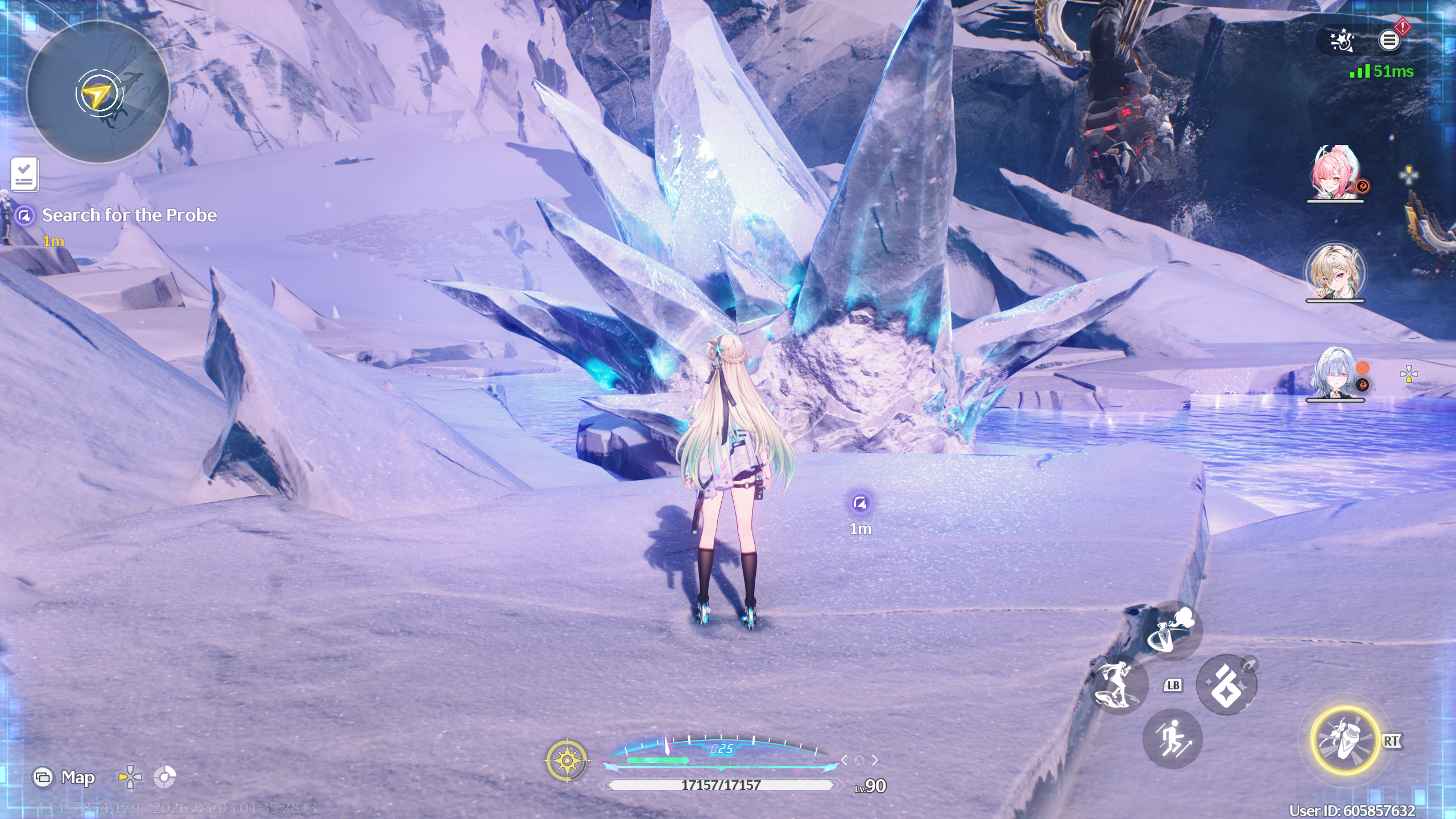Image resolution: width=1456 pixels, height=819 pixels.
Task: Open the main menu hamburger icon
Action: point(1389,40)
